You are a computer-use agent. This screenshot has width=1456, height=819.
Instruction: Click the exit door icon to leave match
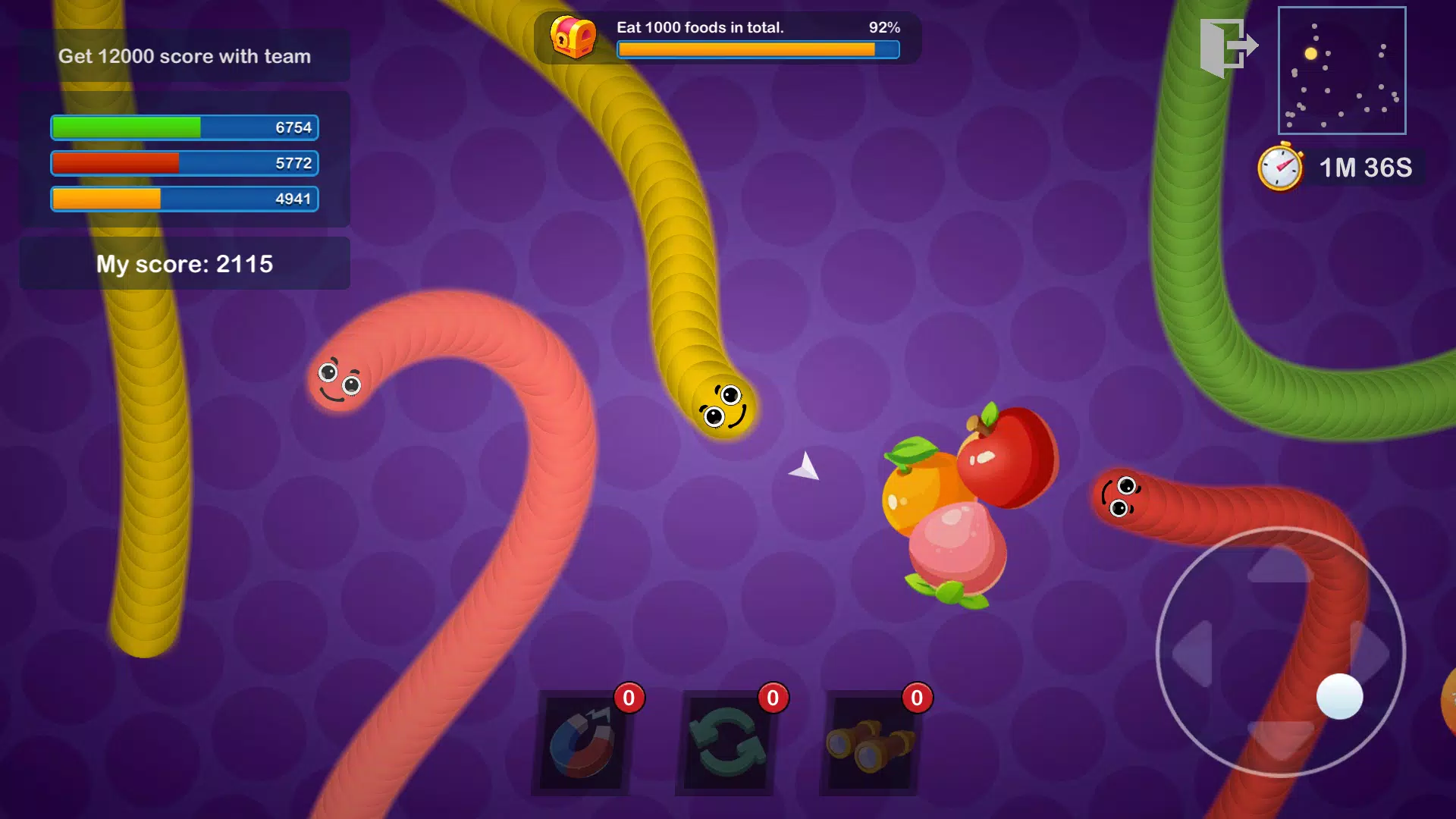pos(1228,45)
